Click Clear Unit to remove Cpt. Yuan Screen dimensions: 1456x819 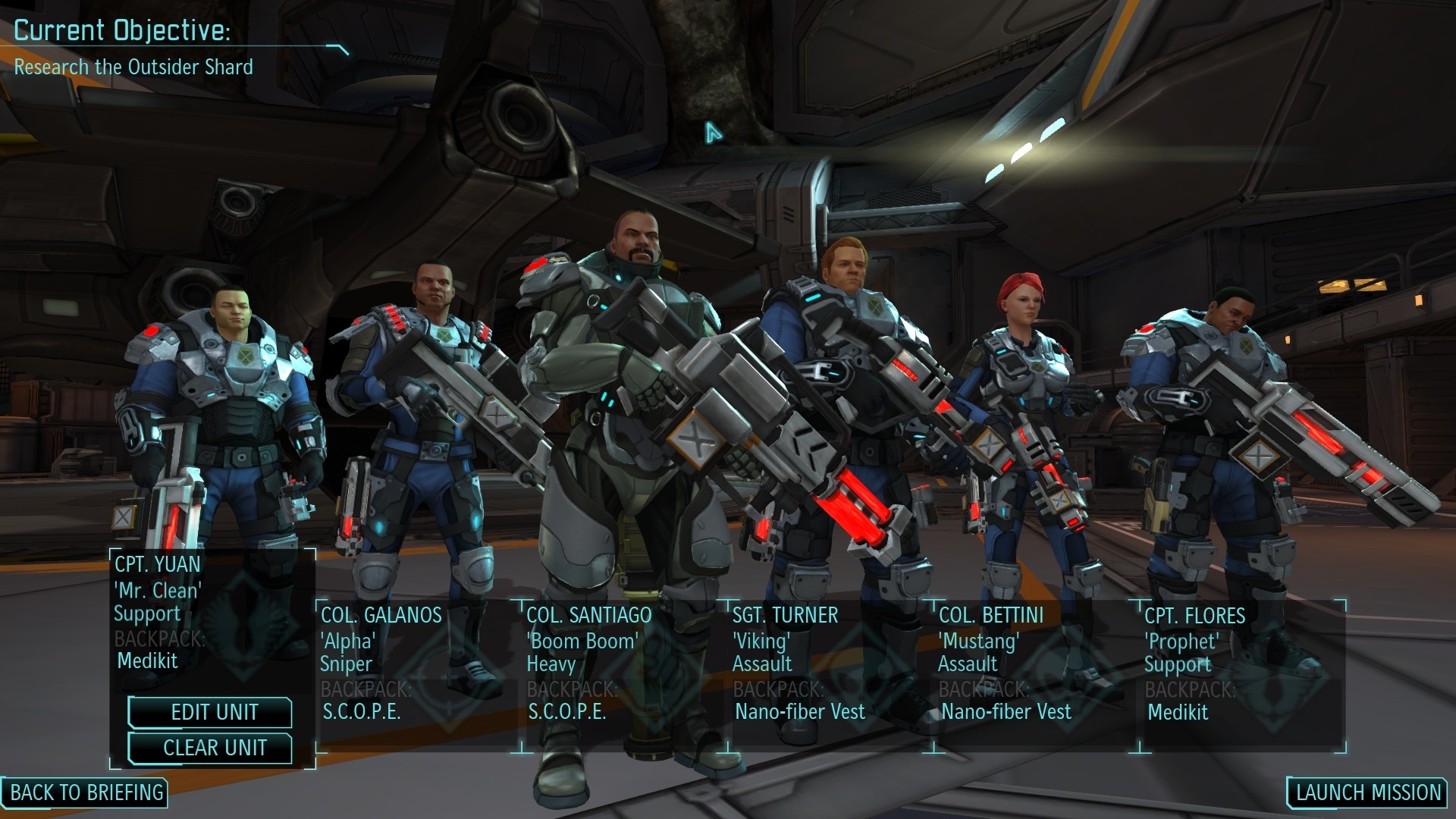[210, 748]
